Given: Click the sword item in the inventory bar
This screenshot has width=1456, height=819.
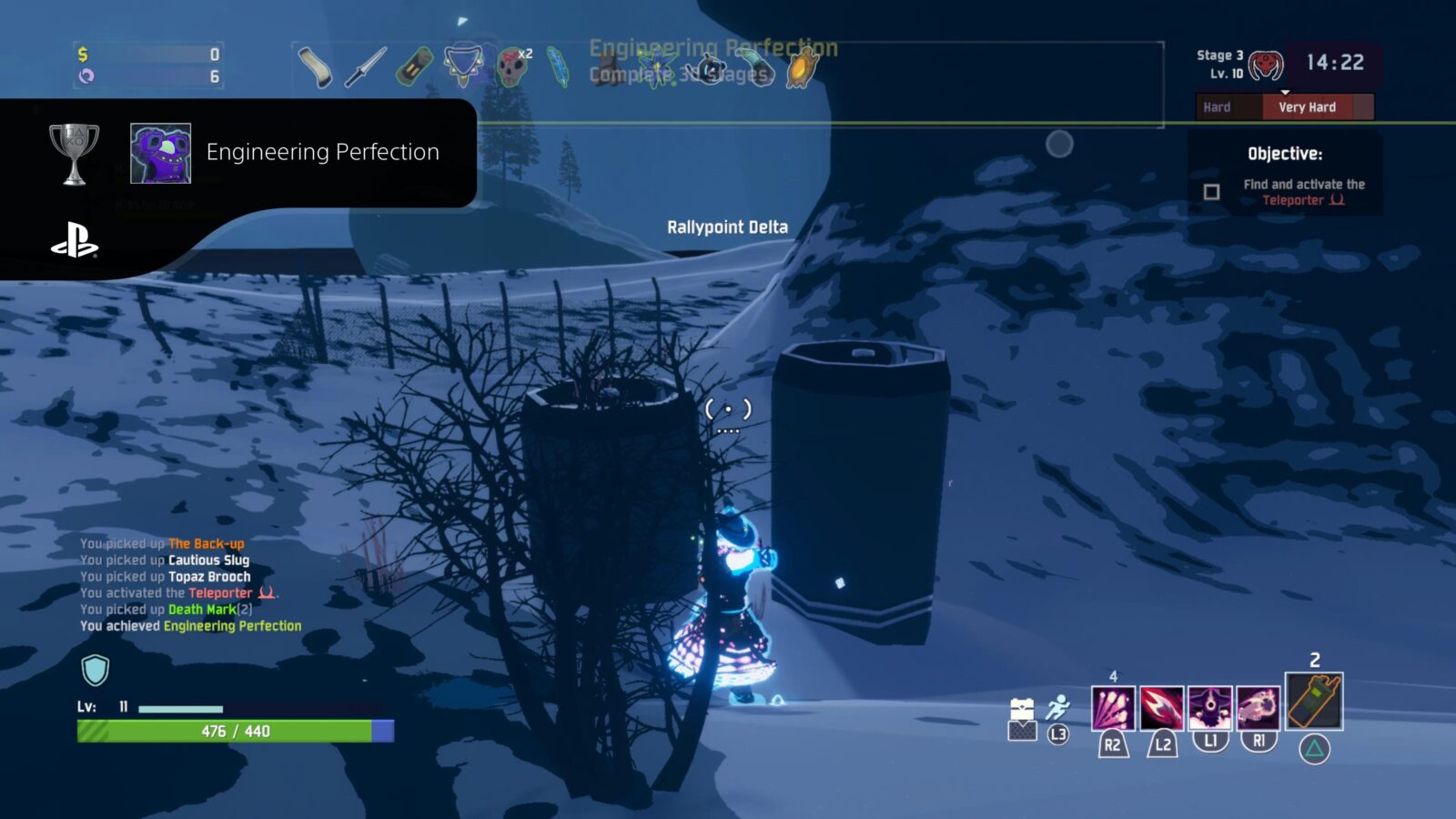Looking at the screenshot, I should tap(366, 66).
